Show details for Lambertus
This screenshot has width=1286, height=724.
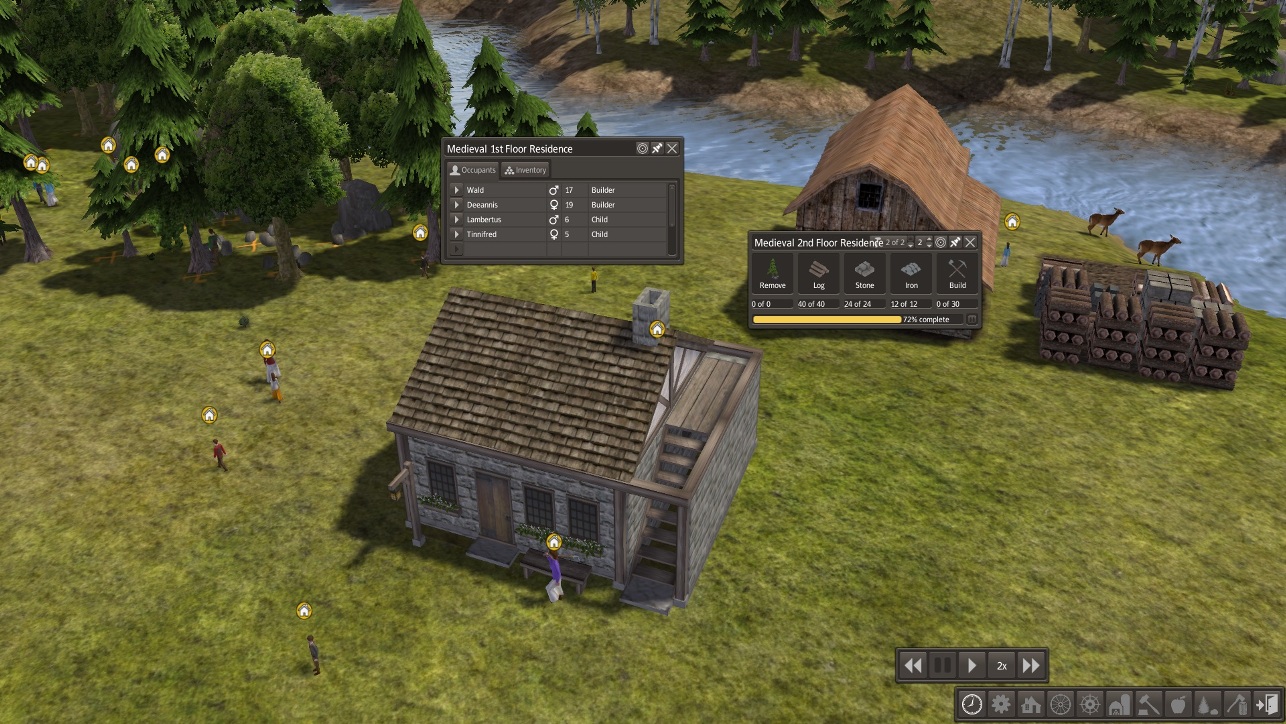[x=457, y=219]
